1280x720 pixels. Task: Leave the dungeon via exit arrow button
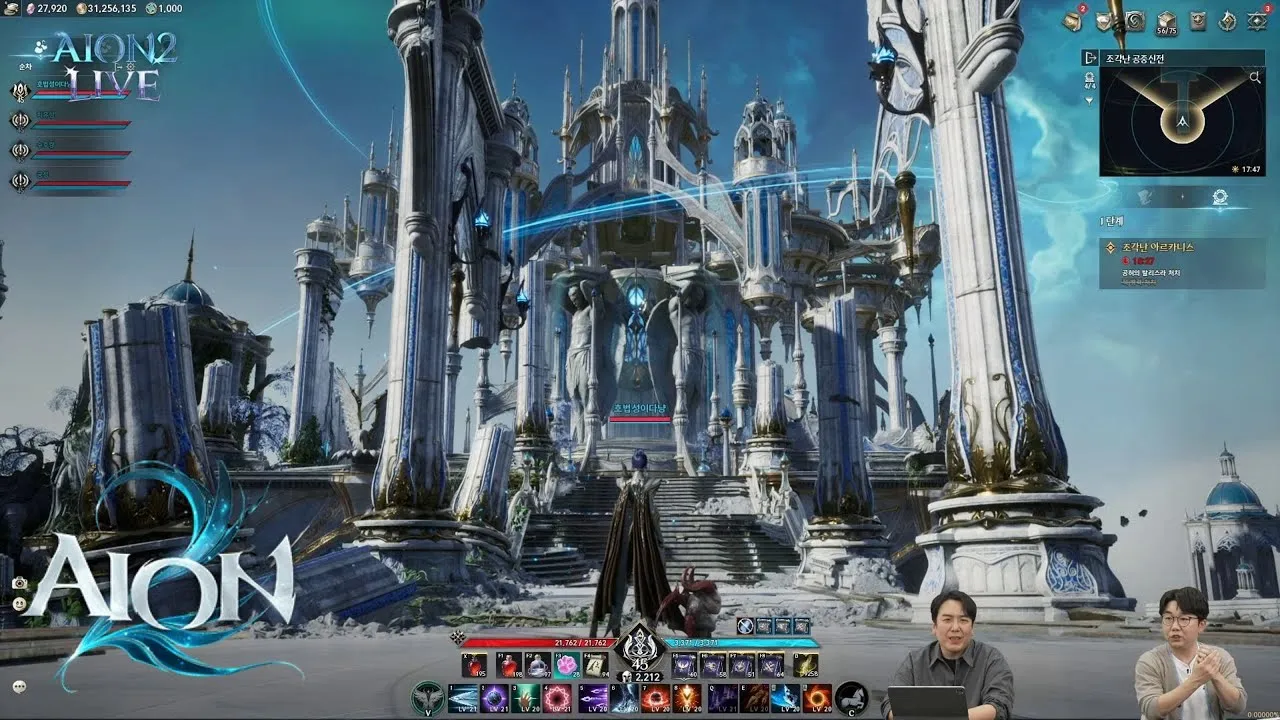click(1090, 58)
